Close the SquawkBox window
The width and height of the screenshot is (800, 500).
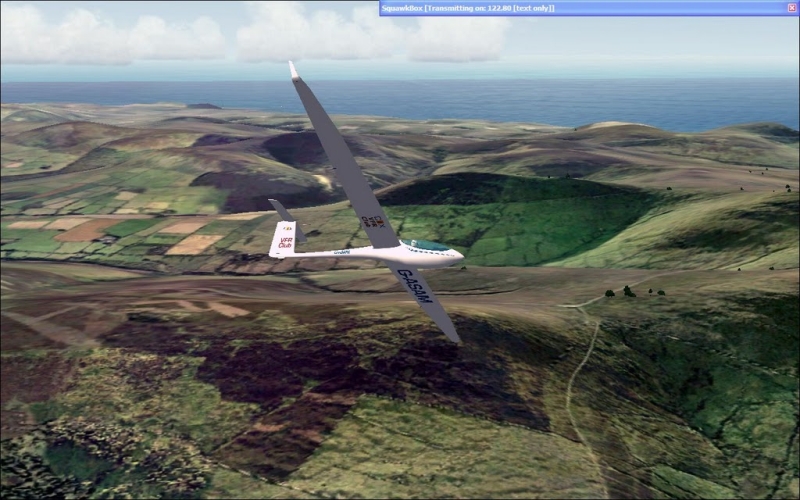791,8
